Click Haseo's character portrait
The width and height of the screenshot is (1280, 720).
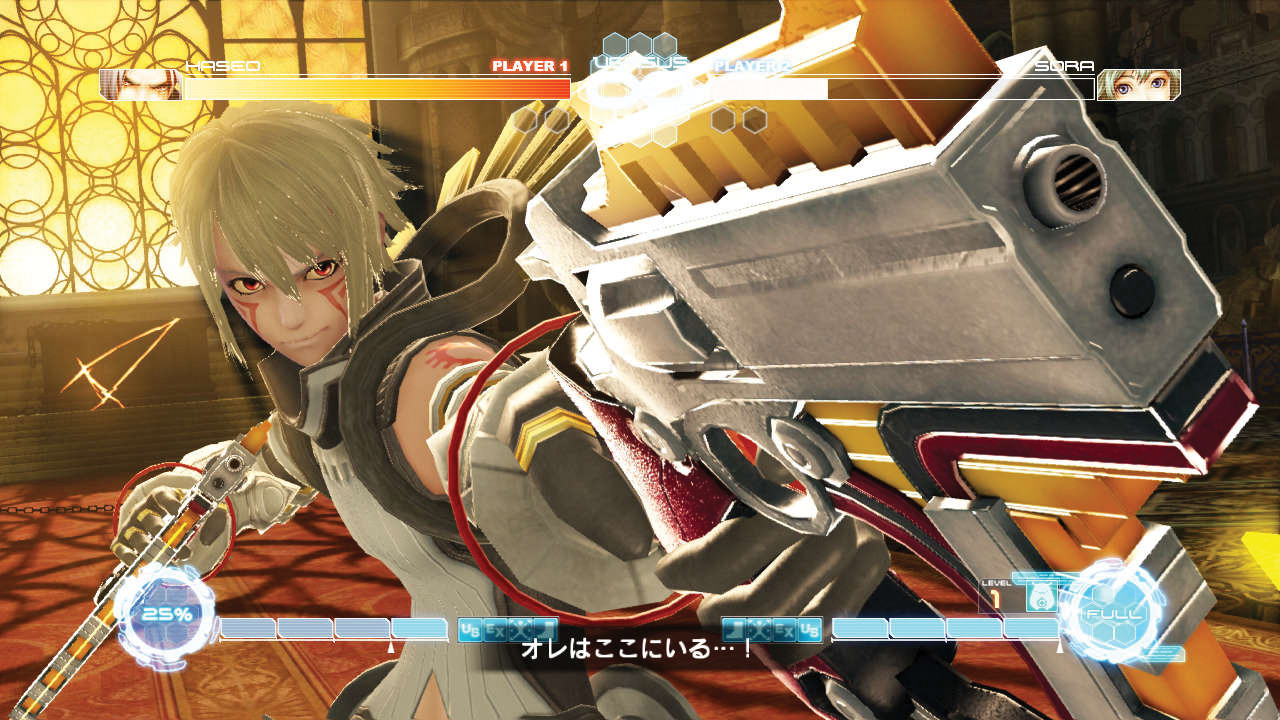click(x=140, y=85)
